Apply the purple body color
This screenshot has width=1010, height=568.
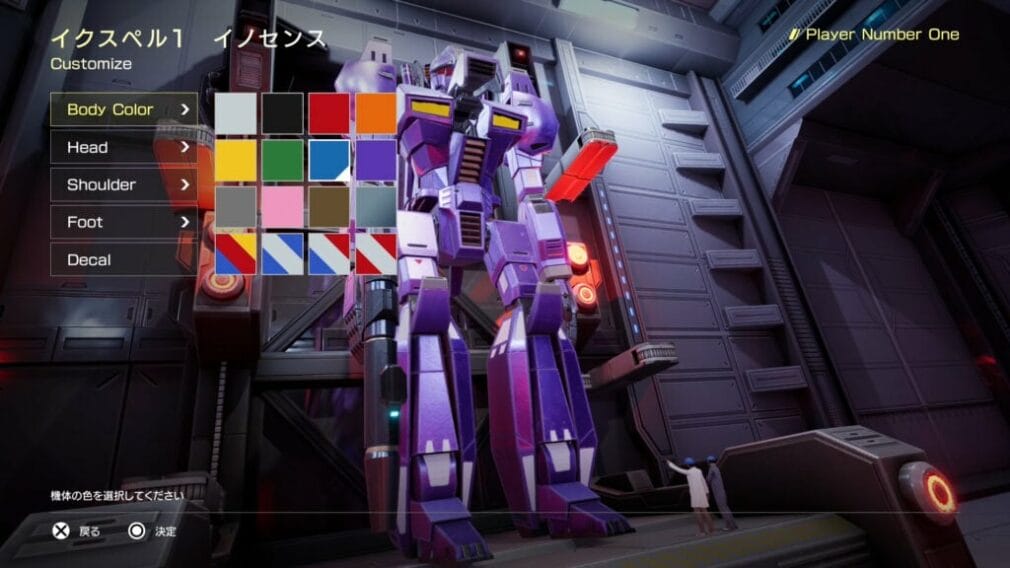[376, 160]
